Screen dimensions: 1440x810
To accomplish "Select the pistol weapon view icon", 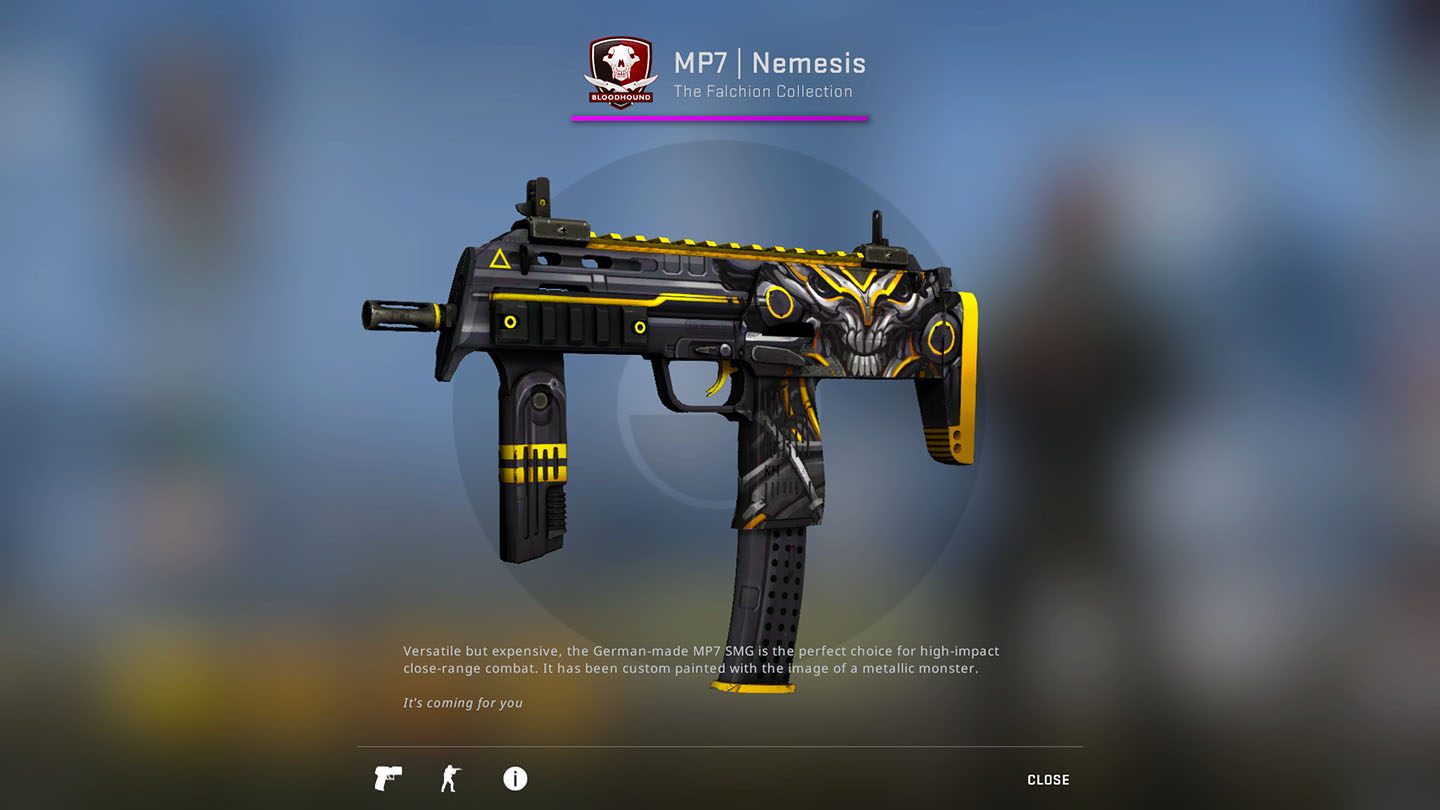I will coord(388,778).
